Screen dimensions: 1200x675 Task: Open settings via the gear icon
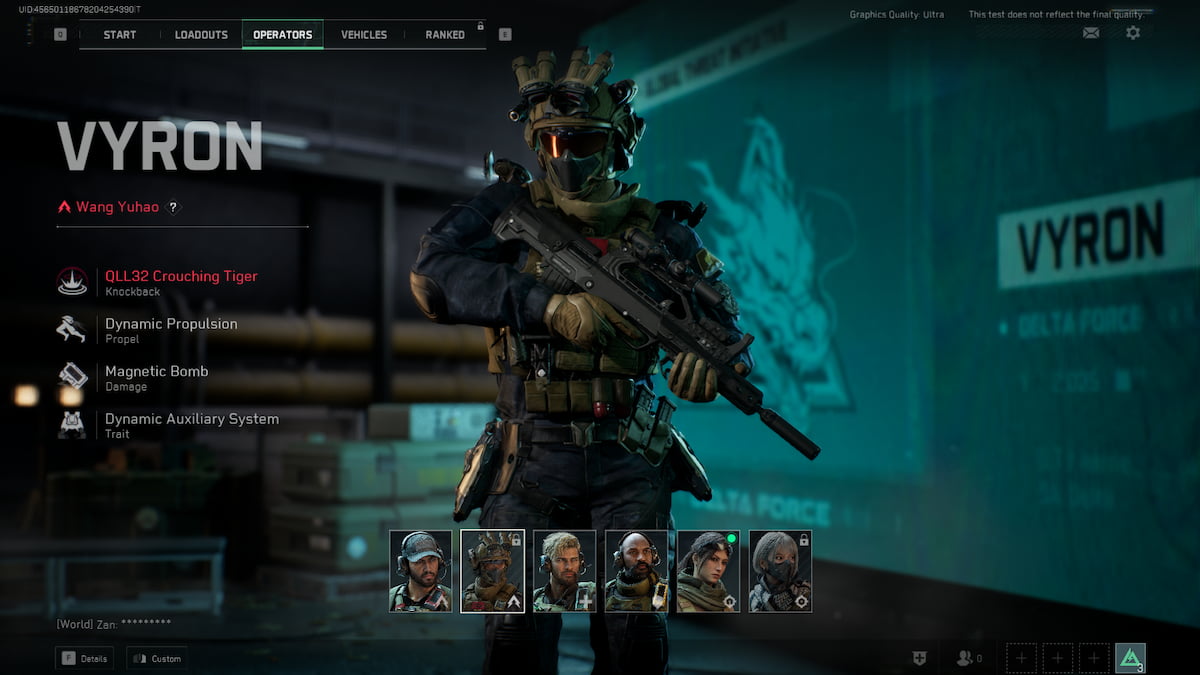pyautogui.click(x=1133, y=33)
